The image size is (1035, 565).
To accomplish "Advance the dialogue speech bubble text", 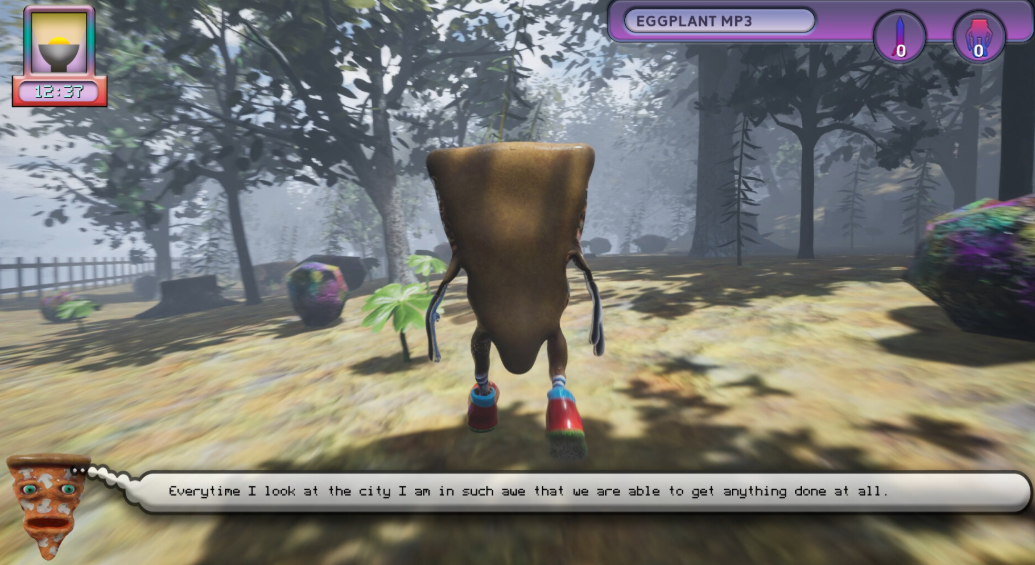I will click(x=583, y=491).
